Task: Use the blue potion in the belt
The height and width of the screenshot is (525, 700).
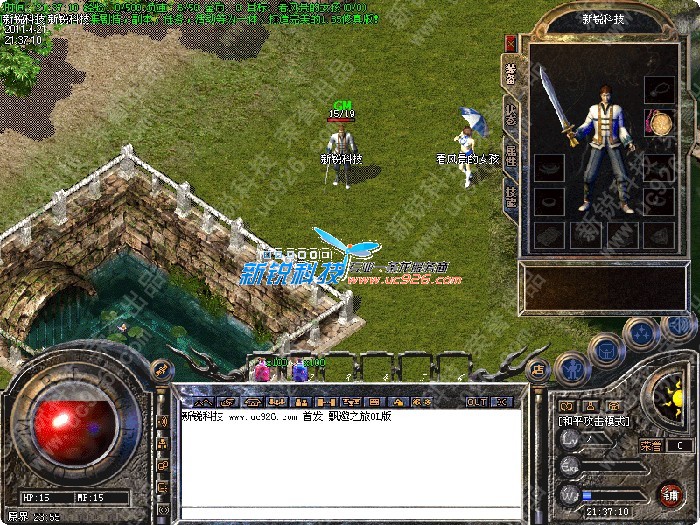Action: pos(300,371)
